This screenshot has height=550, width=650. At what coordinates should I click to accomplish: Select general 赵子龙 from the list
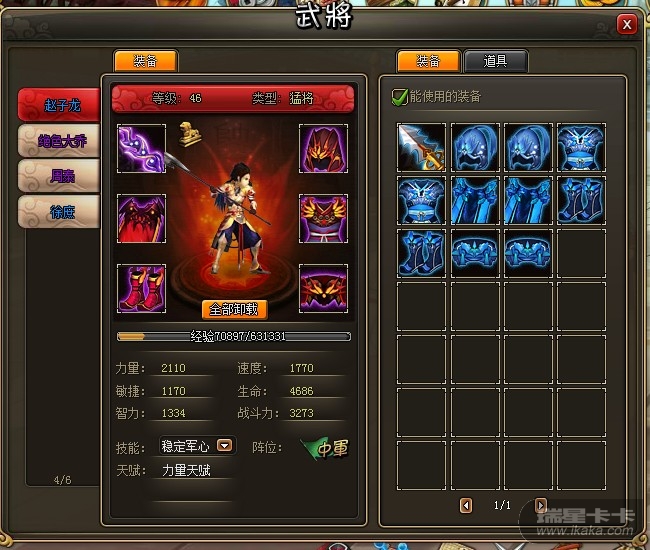click(x=58, y=104)
